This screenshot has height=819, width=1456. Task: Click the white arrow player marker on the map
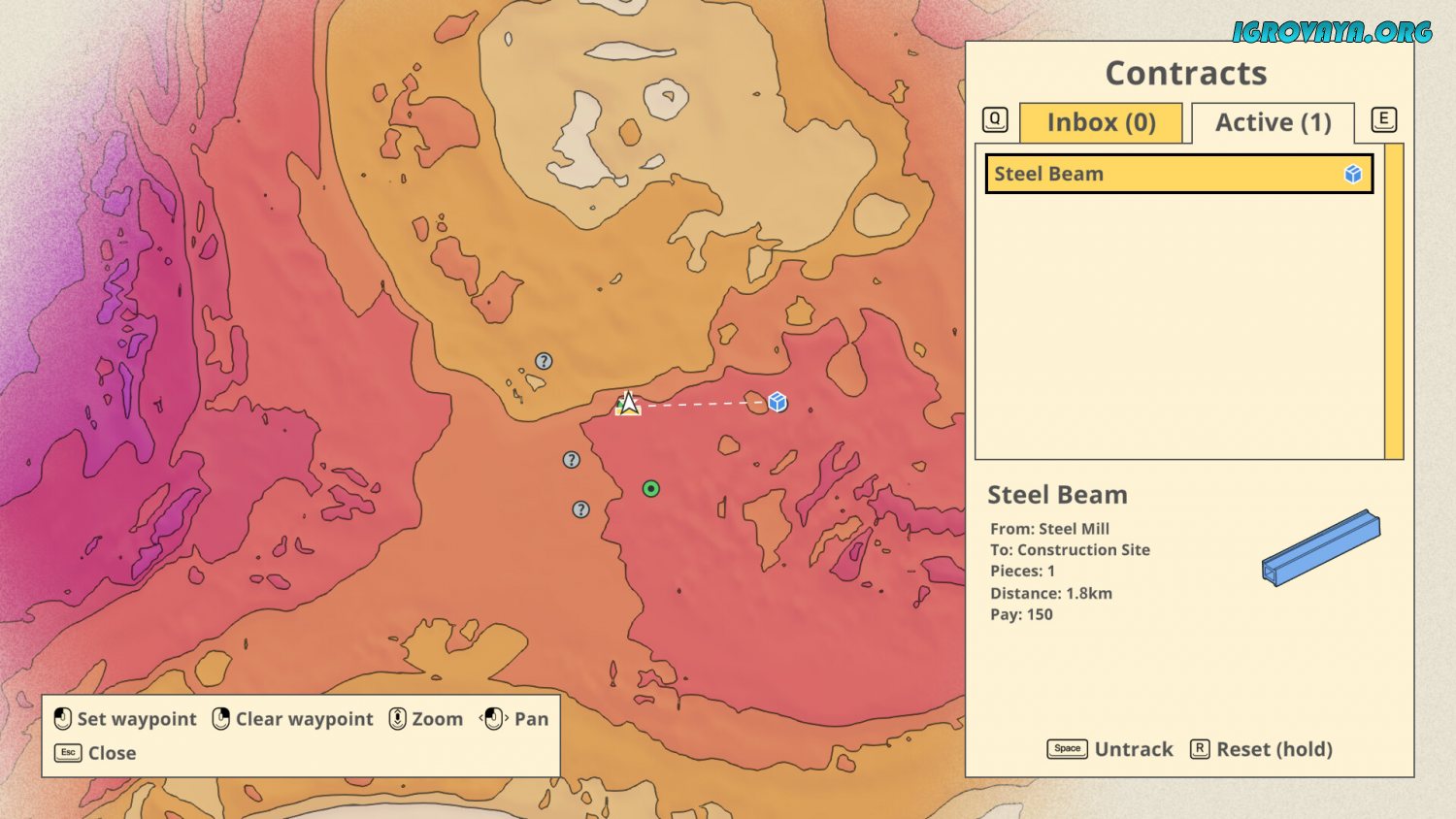pyautogui.click(x=628, y=403)
